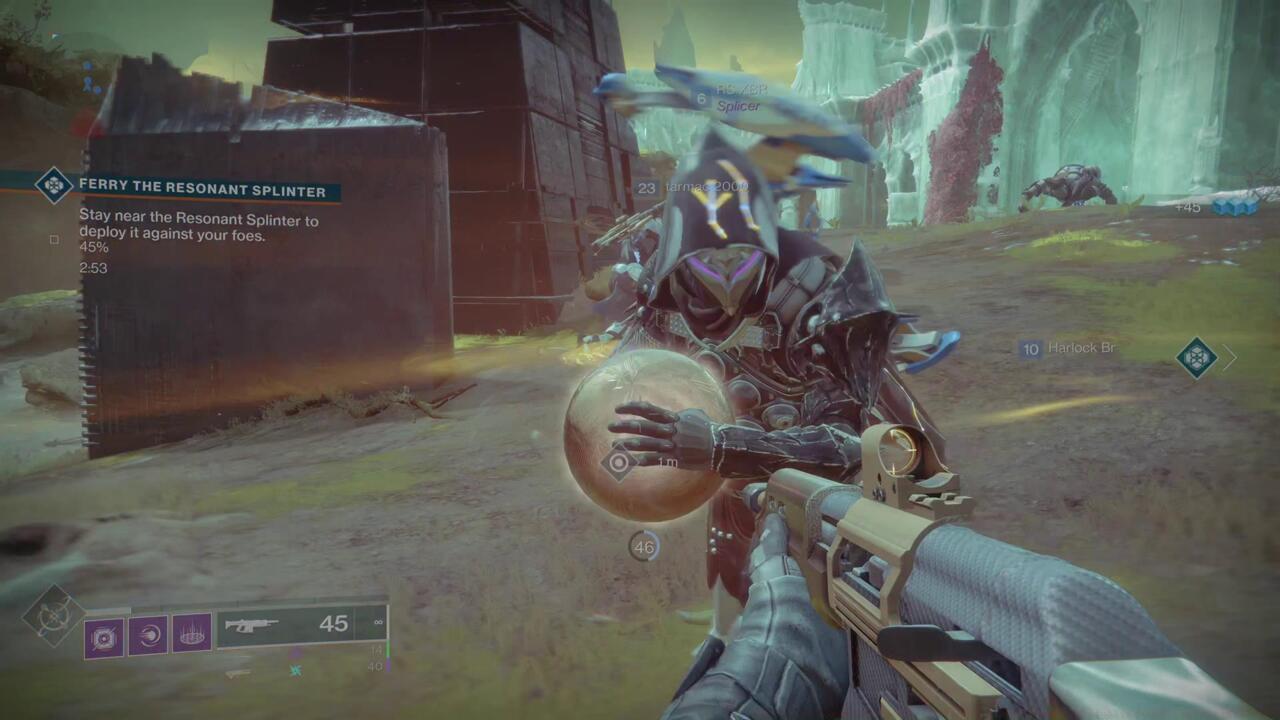
Task: Click the auto rifle weapon icon
Action: (253, 624)
